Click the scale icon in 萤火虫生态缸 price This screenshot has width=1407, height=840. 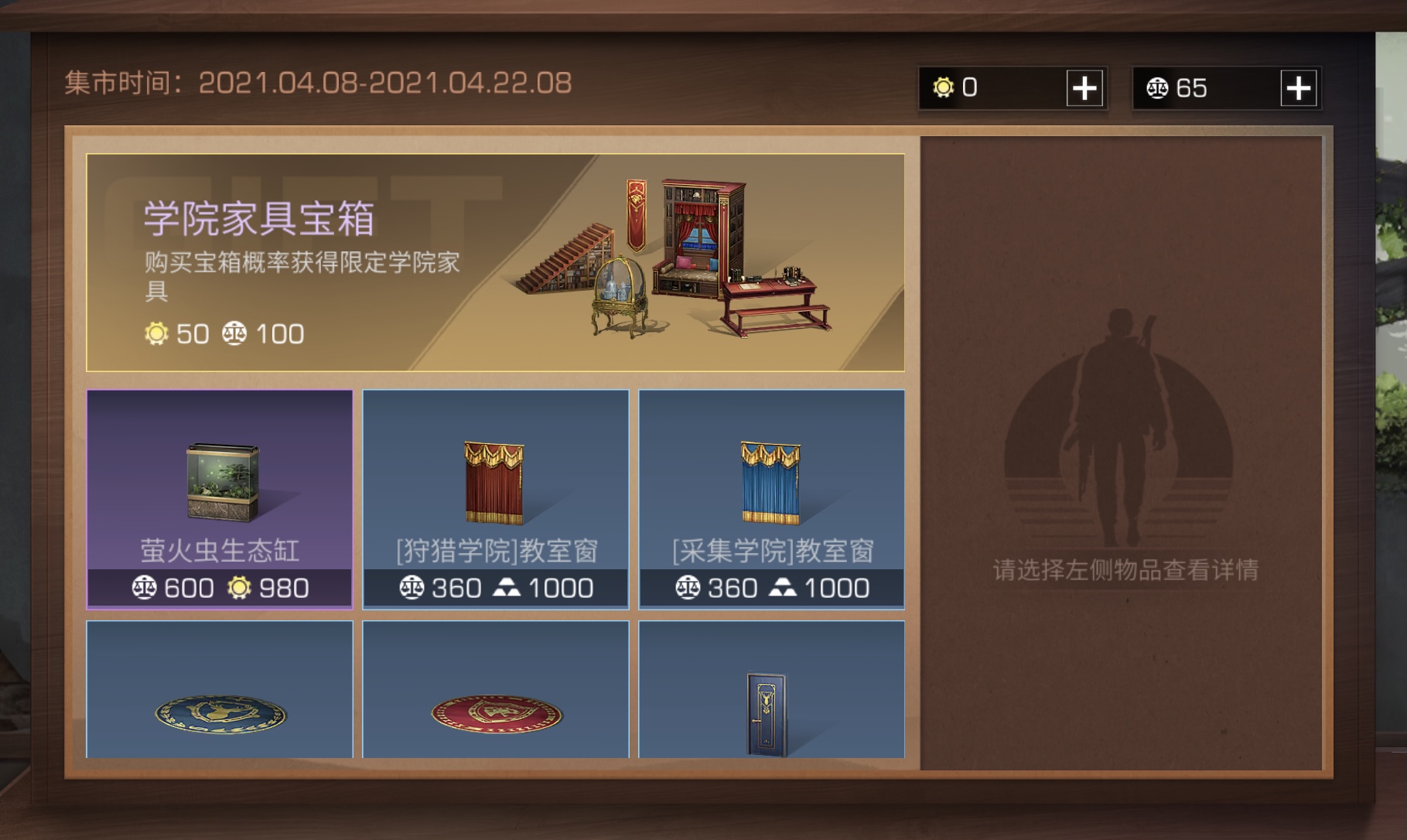(x=145, y=588)
